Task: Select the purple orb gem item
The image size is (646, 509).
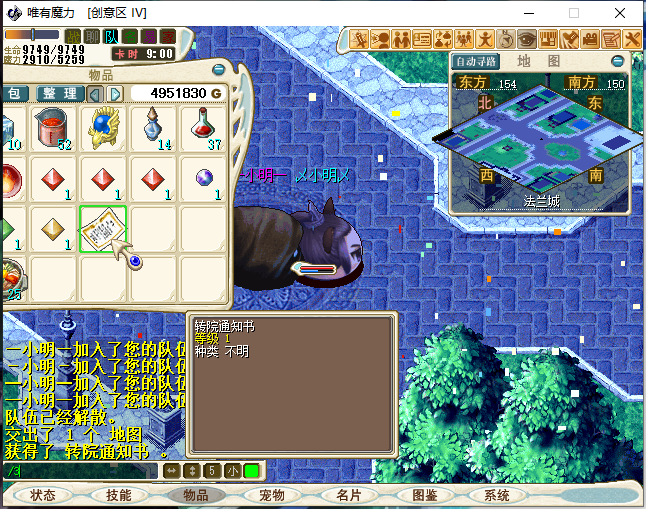Action: pyautogui.click(x=204, y=180)
